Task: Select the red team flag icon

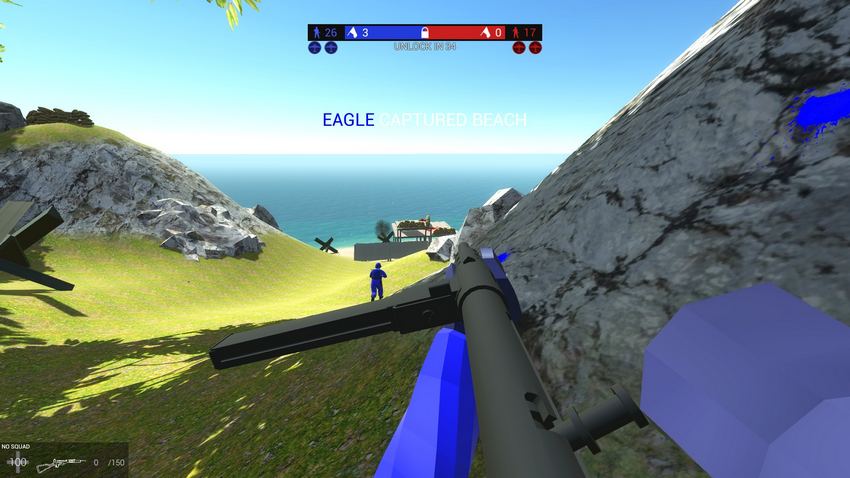Action: pos(485,33)
